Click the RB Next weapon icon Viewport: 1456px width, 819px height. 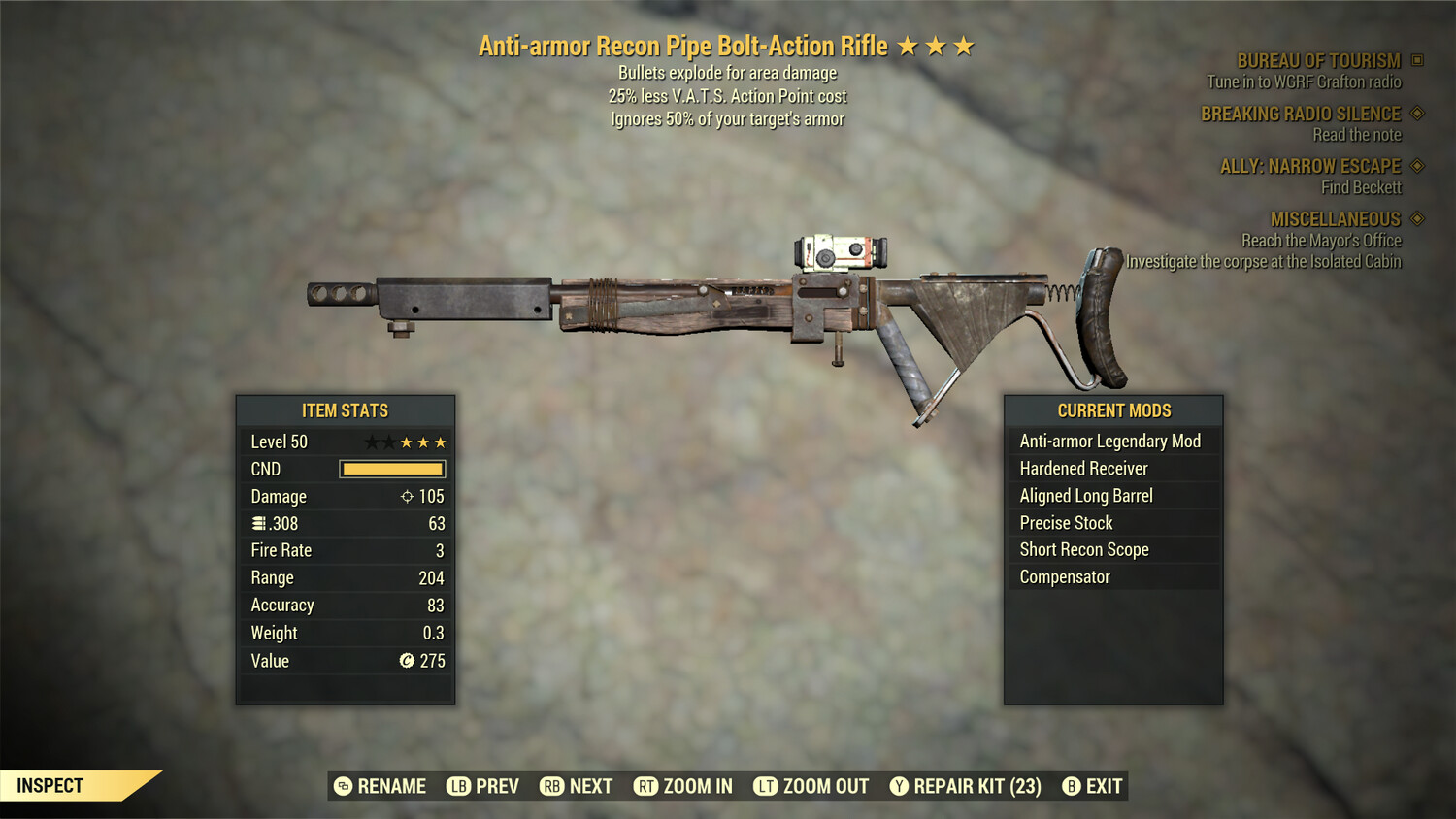tap(553, 786)
